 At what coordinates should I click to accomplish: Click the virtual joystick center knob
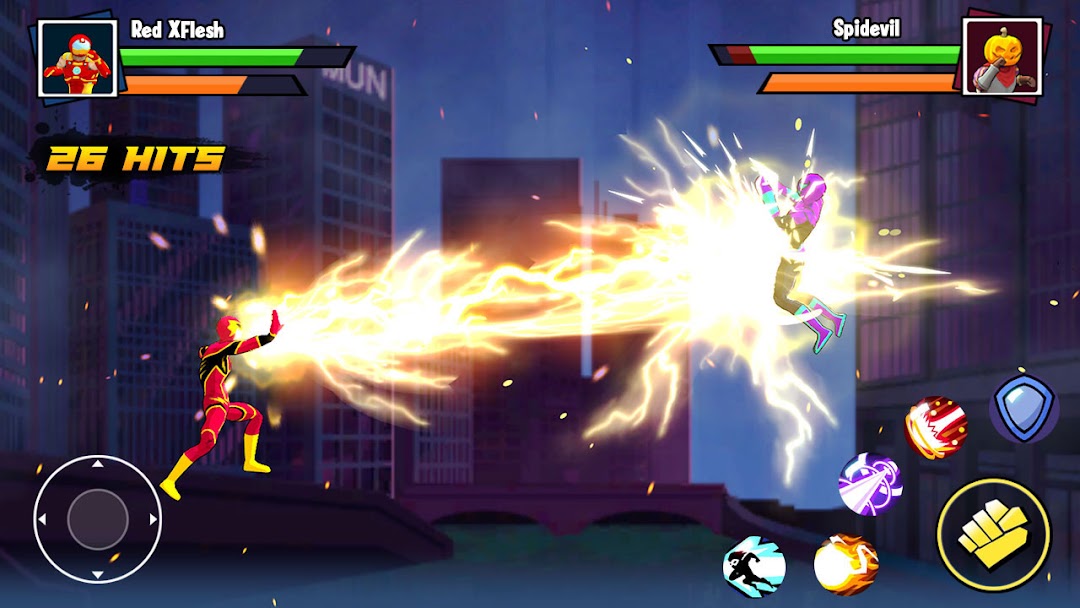(98, 519)
